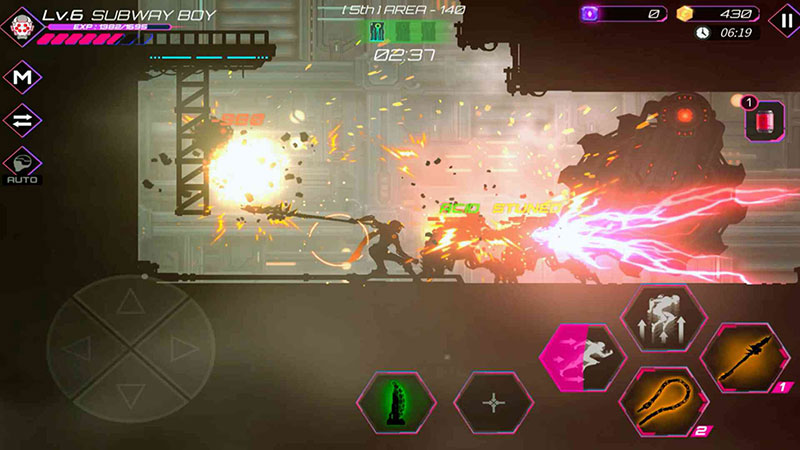Tap the swap arrows button

[21, 120]
